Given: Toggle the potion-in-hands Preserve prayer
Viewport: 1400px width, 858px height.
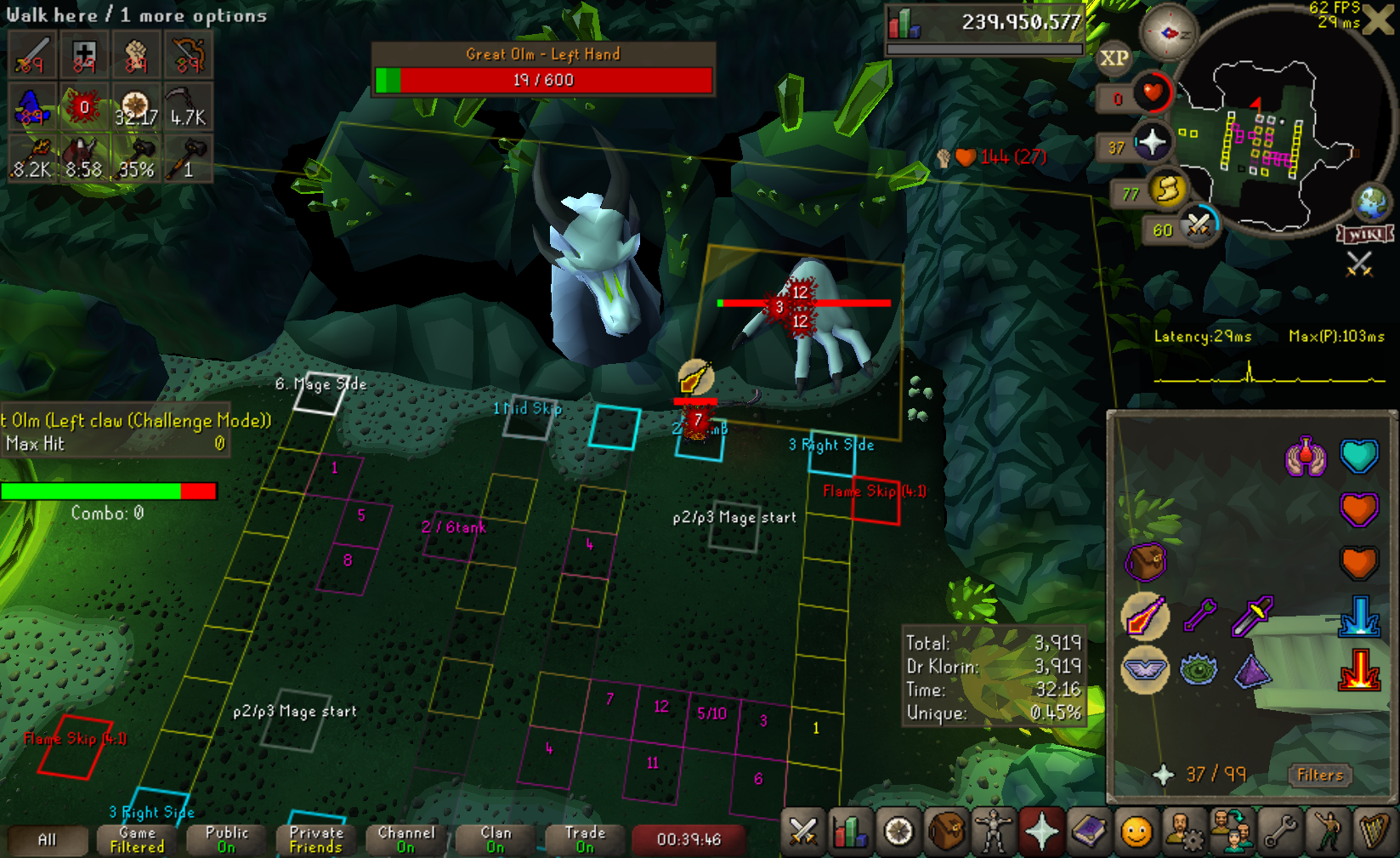Looking at the screenshot, I should click(1306, 457).
